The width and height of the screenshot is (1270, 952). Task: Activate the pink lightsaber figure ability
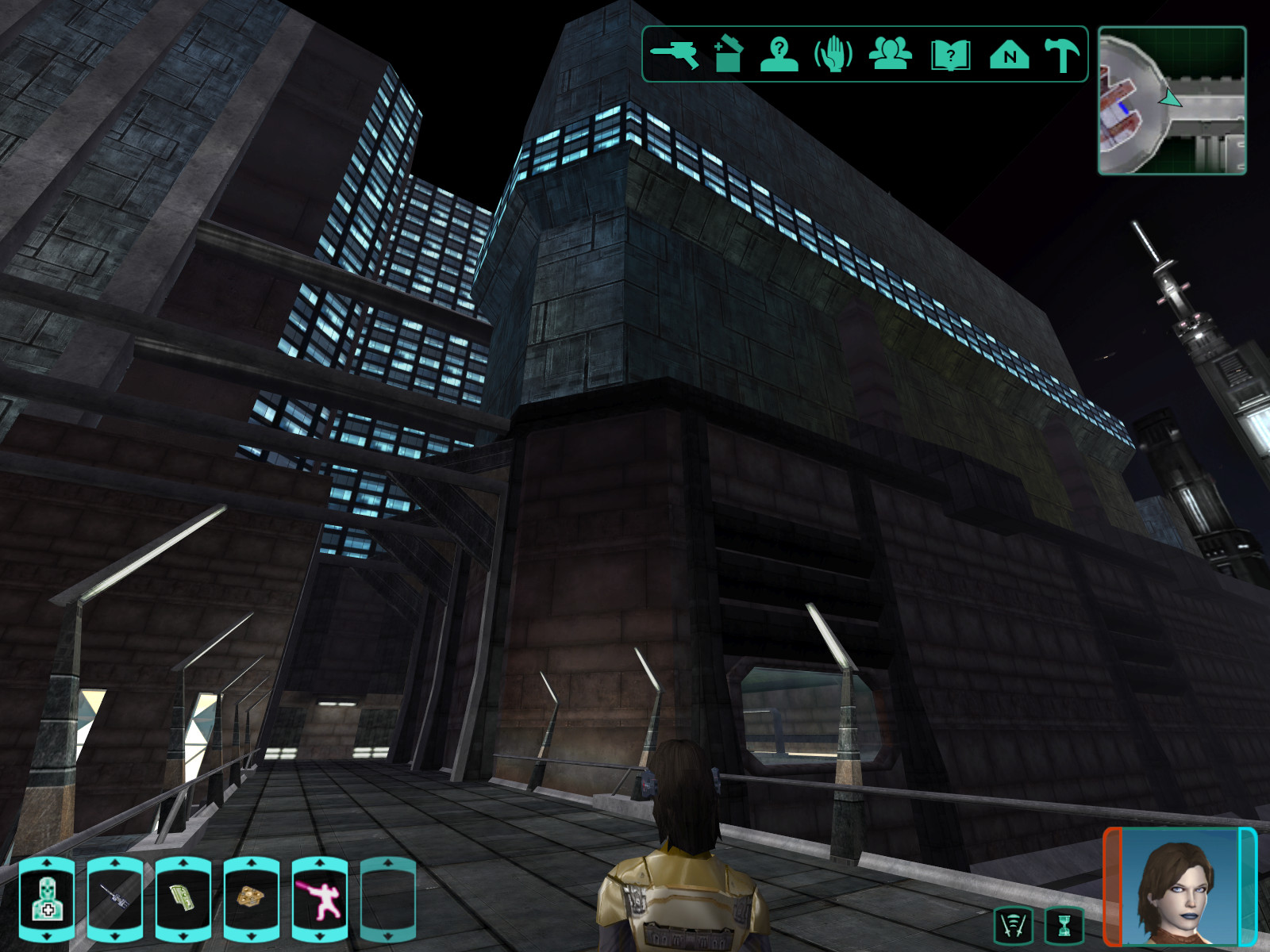click(320, 900)
